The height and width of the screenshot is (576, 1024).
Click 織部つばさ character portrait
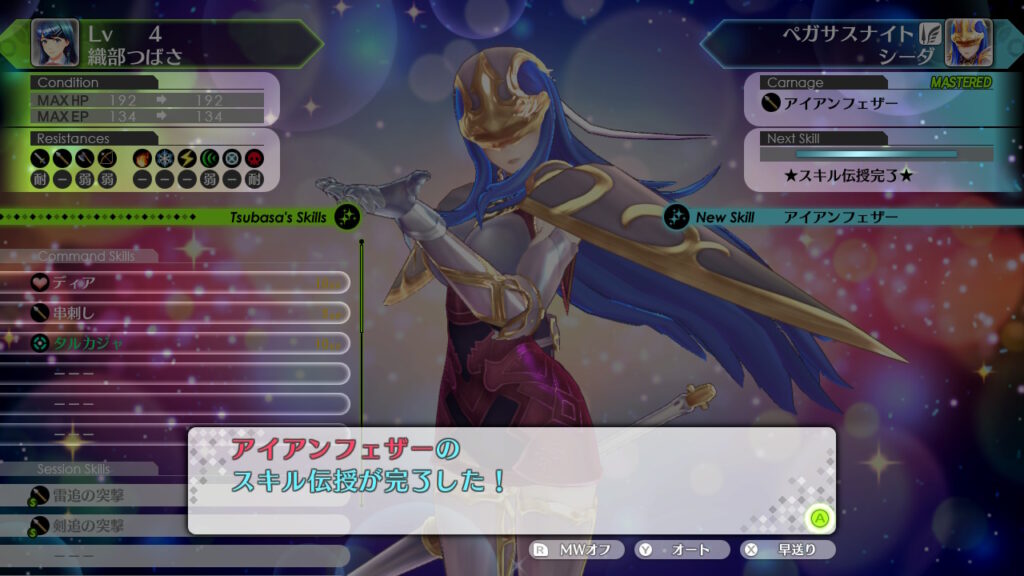(55, 41)
